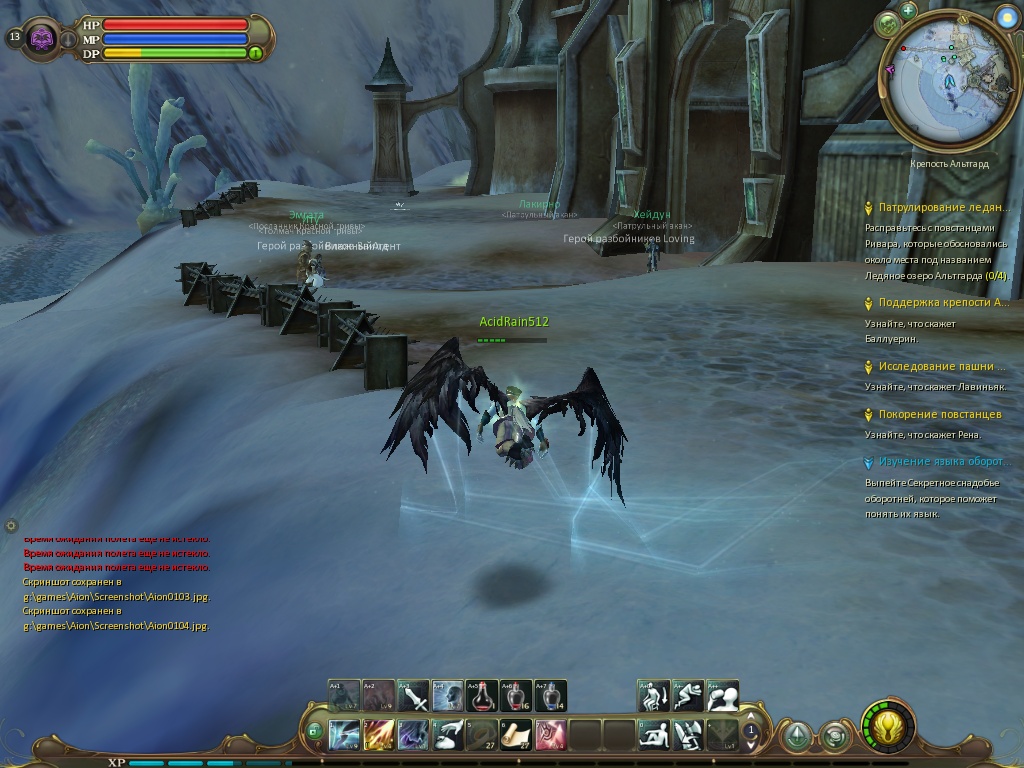Use the red potion with count 16

click(x=516, y=695)
